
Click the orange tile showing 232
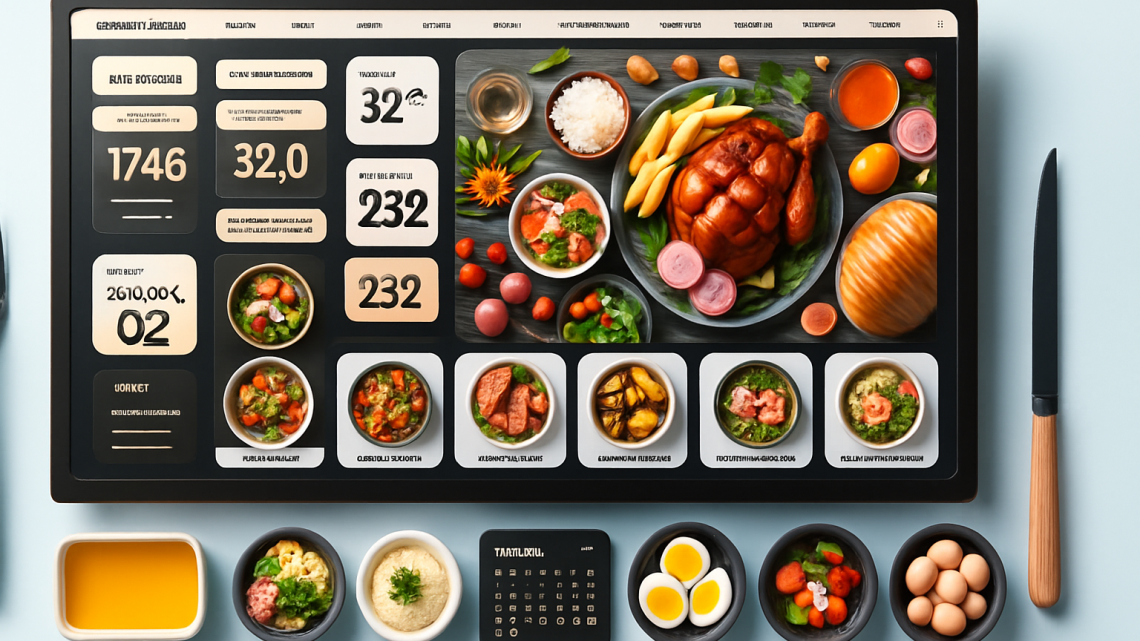click(x=391, y=290)
